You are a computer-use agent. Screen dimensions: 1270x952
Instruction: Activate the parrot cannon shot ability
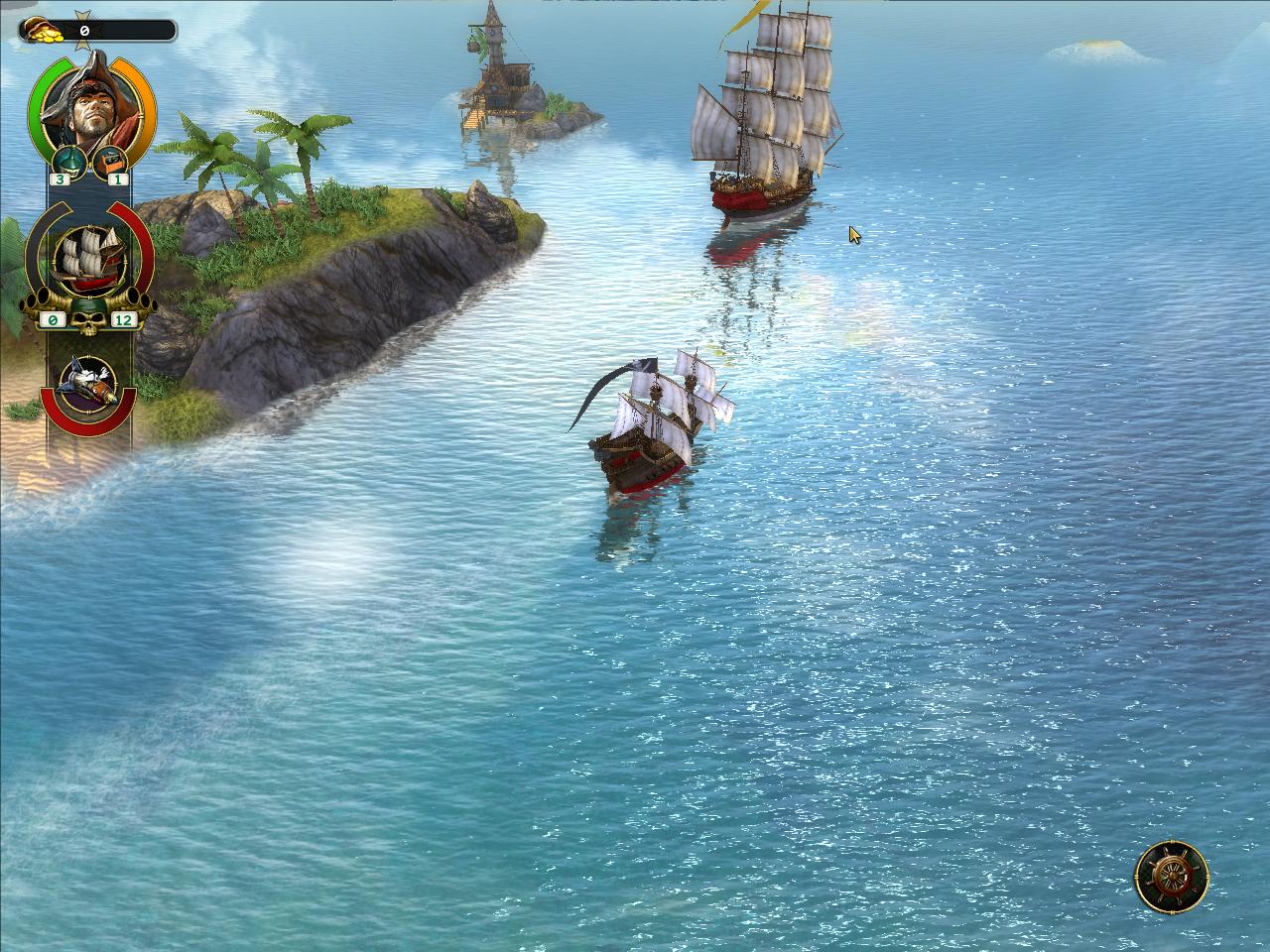(87, 380)
